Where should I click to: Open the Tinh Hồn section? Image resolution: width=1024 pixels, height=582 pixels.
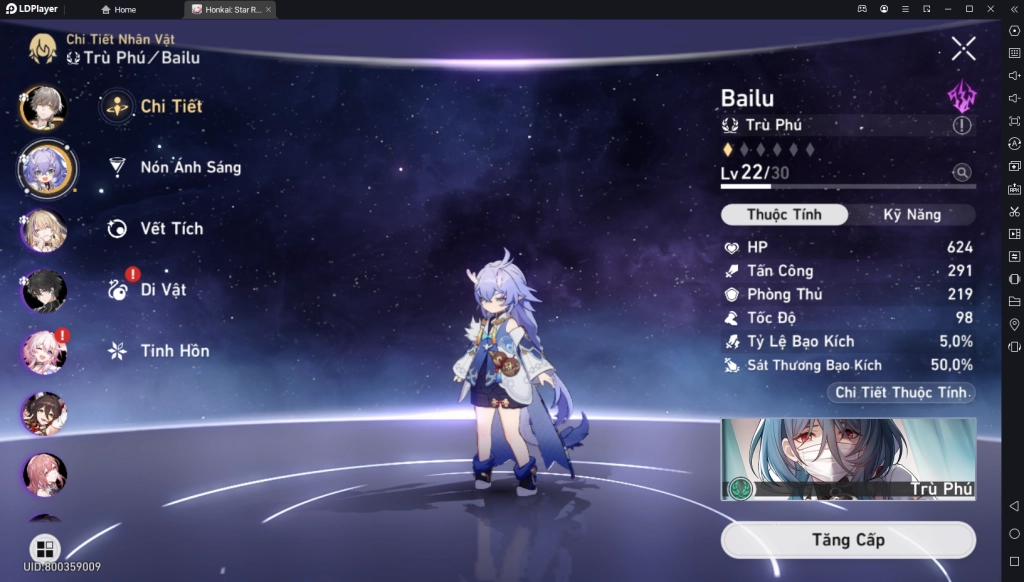(x=174, y=351)
